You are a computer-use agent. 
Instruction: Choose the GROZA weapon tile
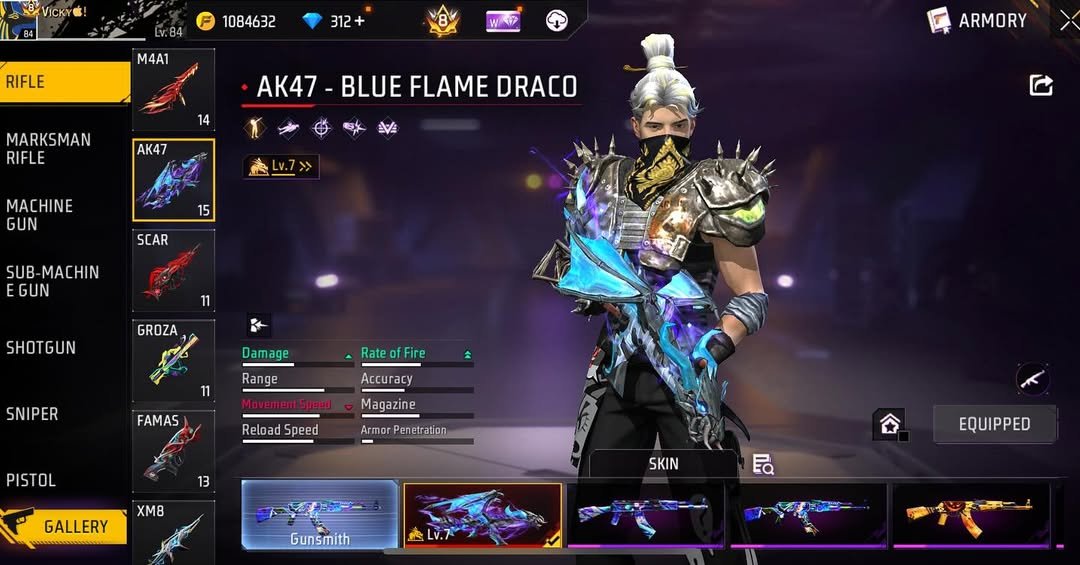[173, 360]
